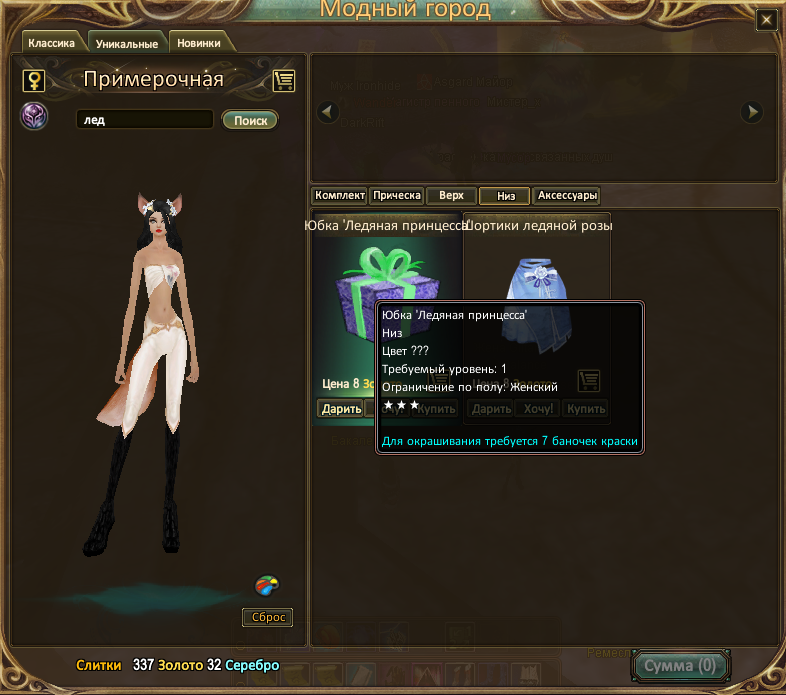Image resolution: width=786 pixels, height=695 pixels.
Task: Open the color palette dye icon
Action: (x=266, y=585)
